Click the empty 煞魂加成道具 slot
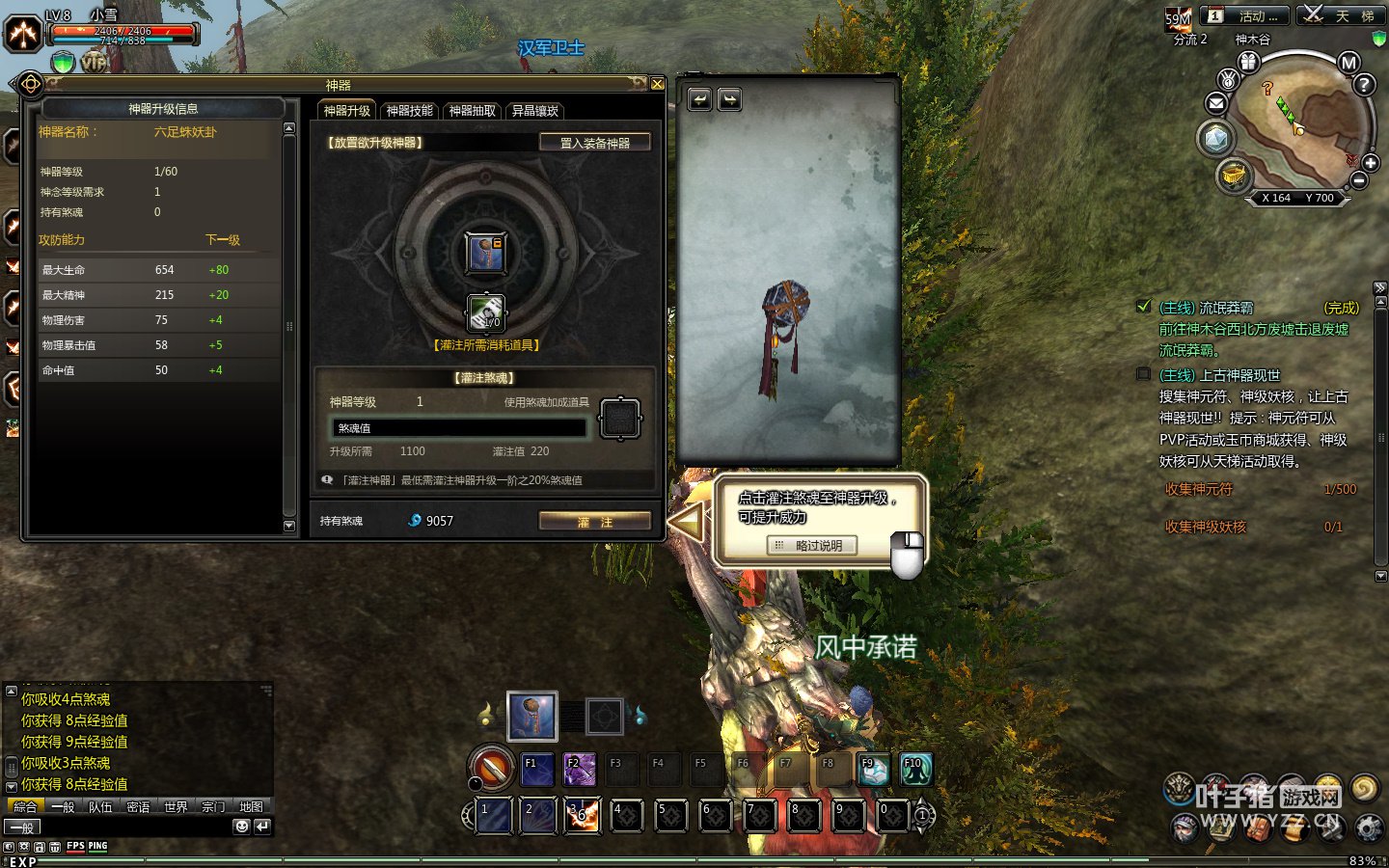The width and height of the screenshot is (1389, 868). (x=620, y=419)
